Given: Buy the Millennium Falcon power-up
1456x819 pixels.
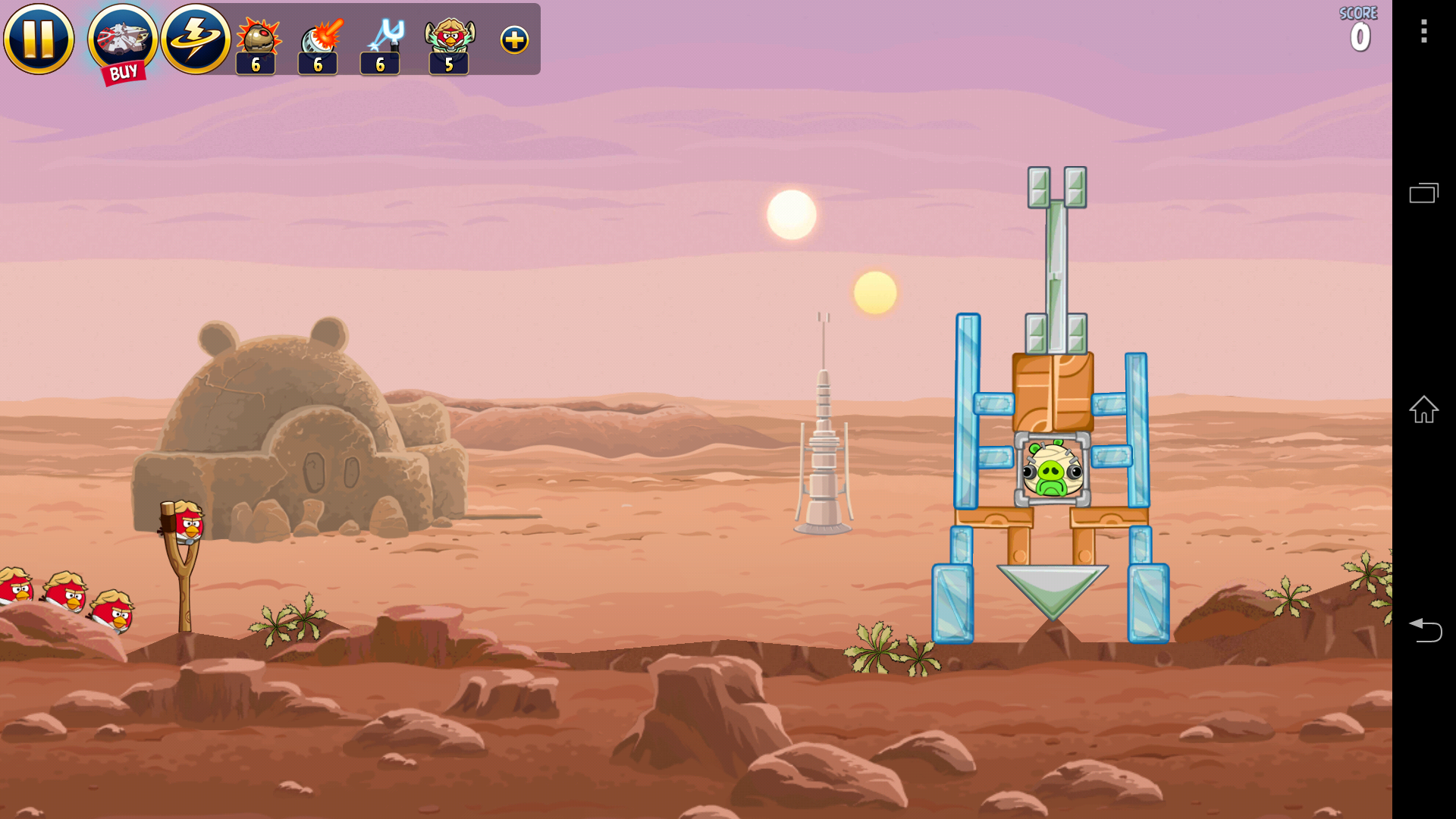Looking at the screenshot, I should (x=122, y=42).
